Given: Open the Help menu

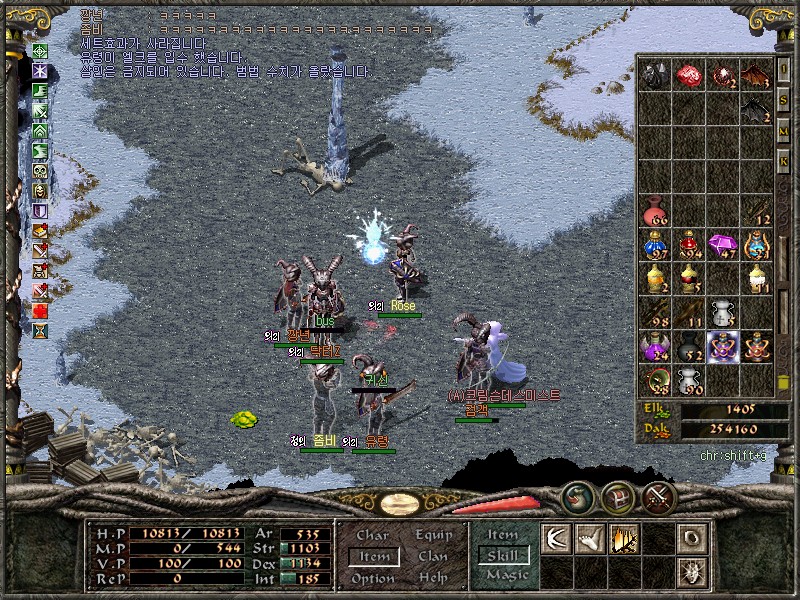Looking at the screenshot, I should [433, 578].
